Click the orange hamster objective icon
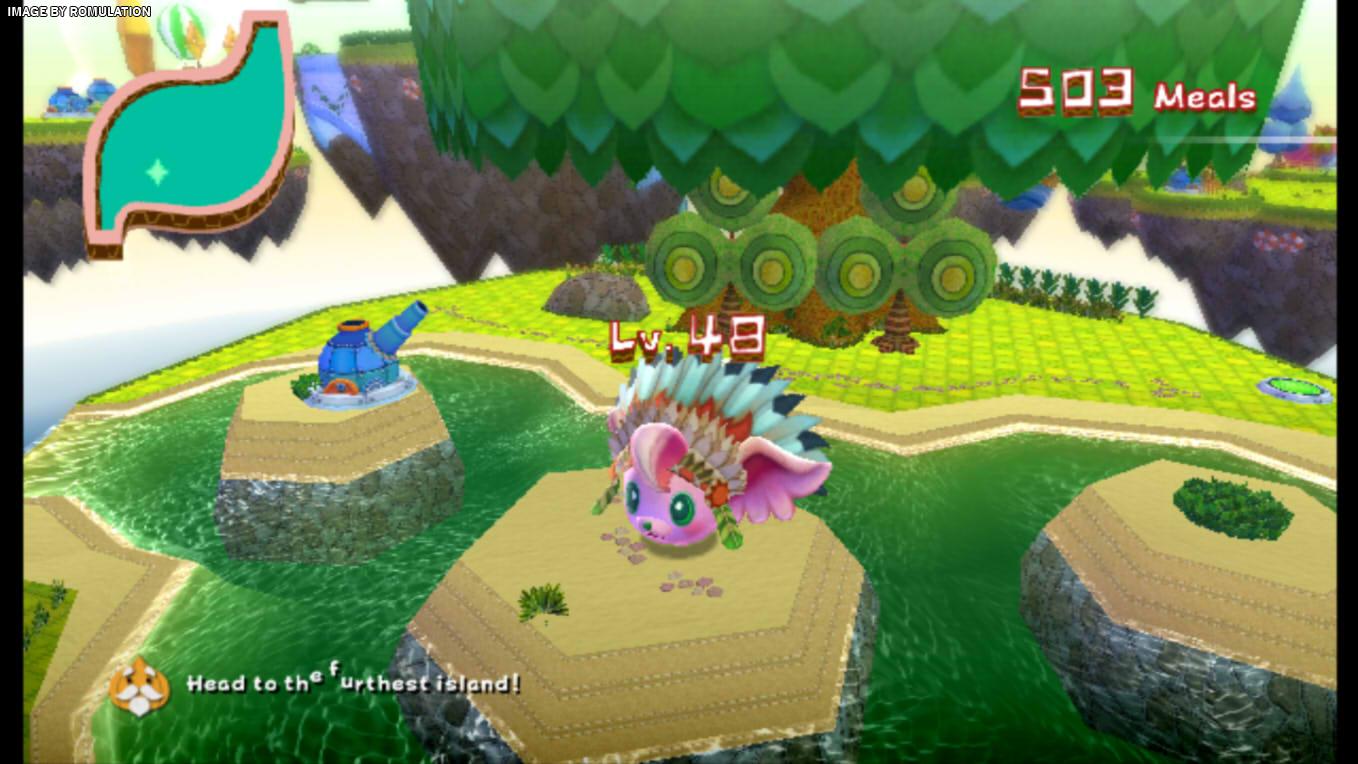This screenshot has height=764, width=1358. point(139,685)
